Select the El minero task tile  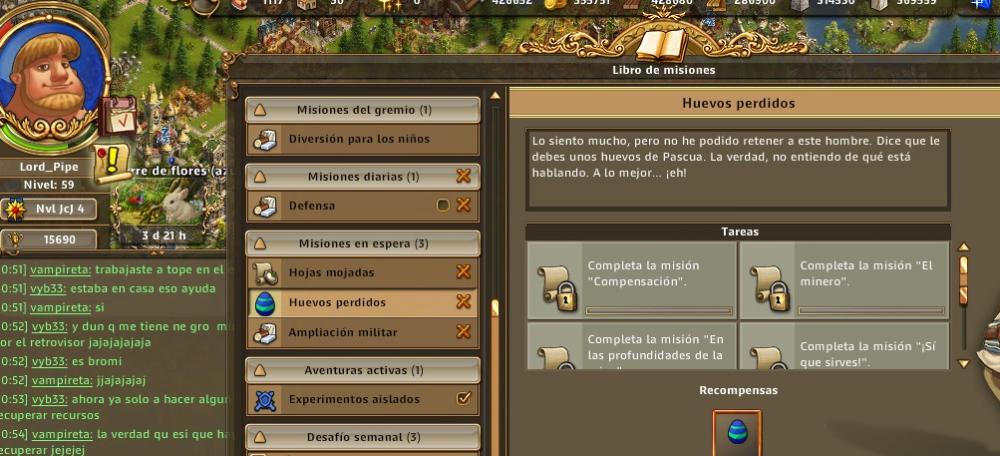point(844,281)
